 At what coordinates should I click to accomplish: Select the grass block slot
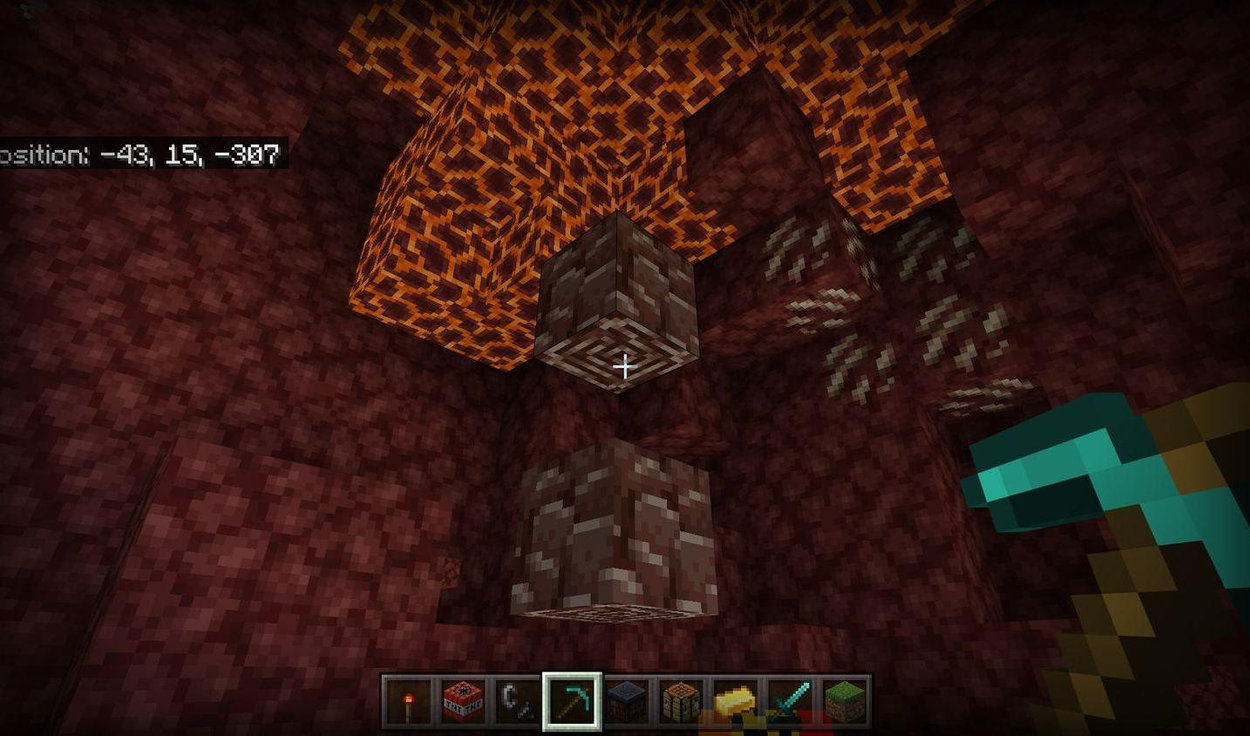coord(844,701)
